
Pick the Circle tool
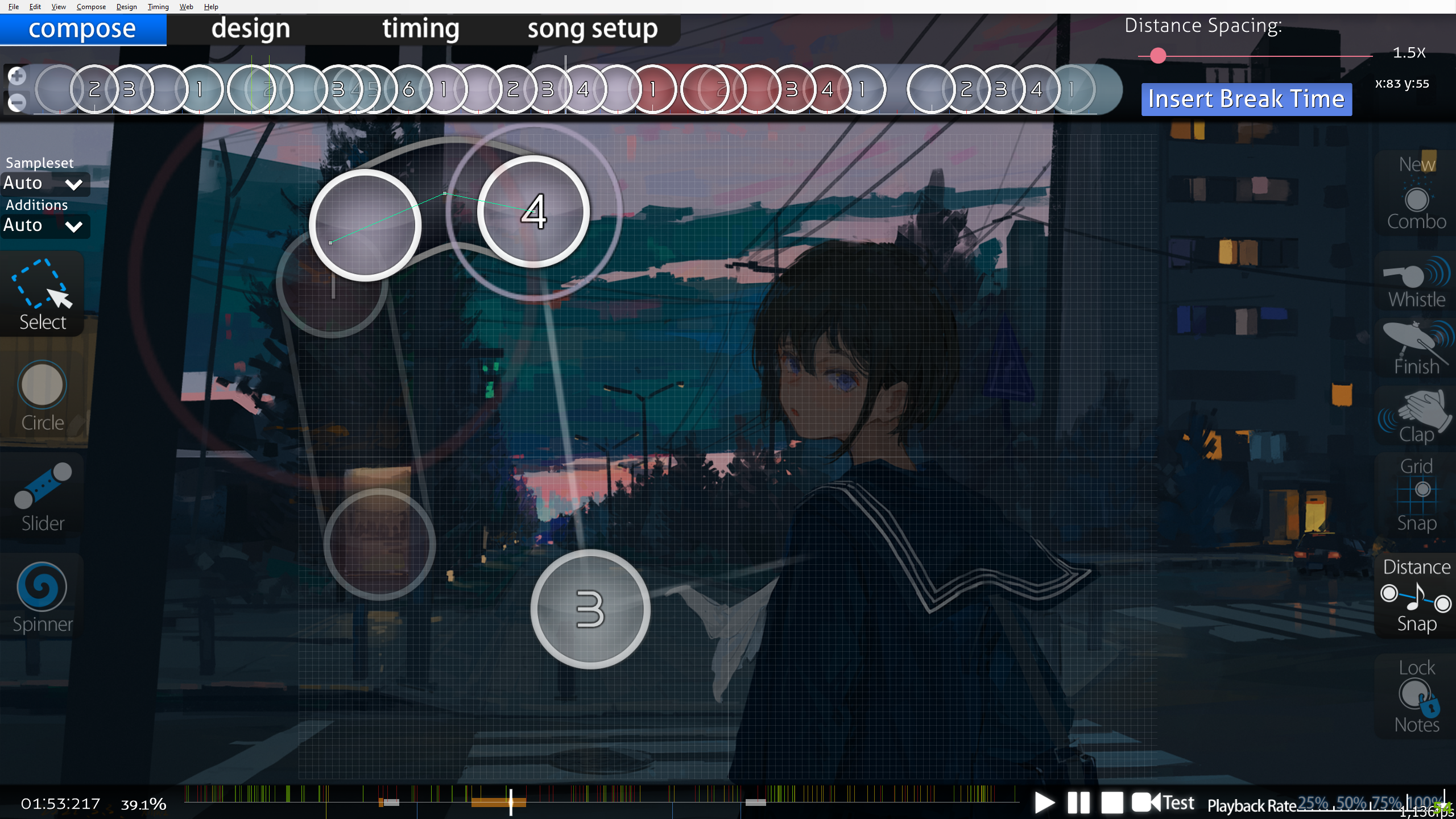pos(42,396)
